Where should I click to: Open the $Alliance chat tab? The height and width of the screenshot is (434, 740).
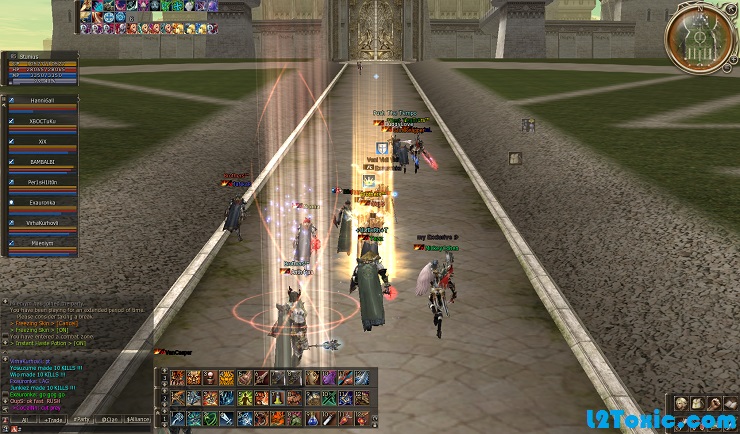[x=138, y=420]
